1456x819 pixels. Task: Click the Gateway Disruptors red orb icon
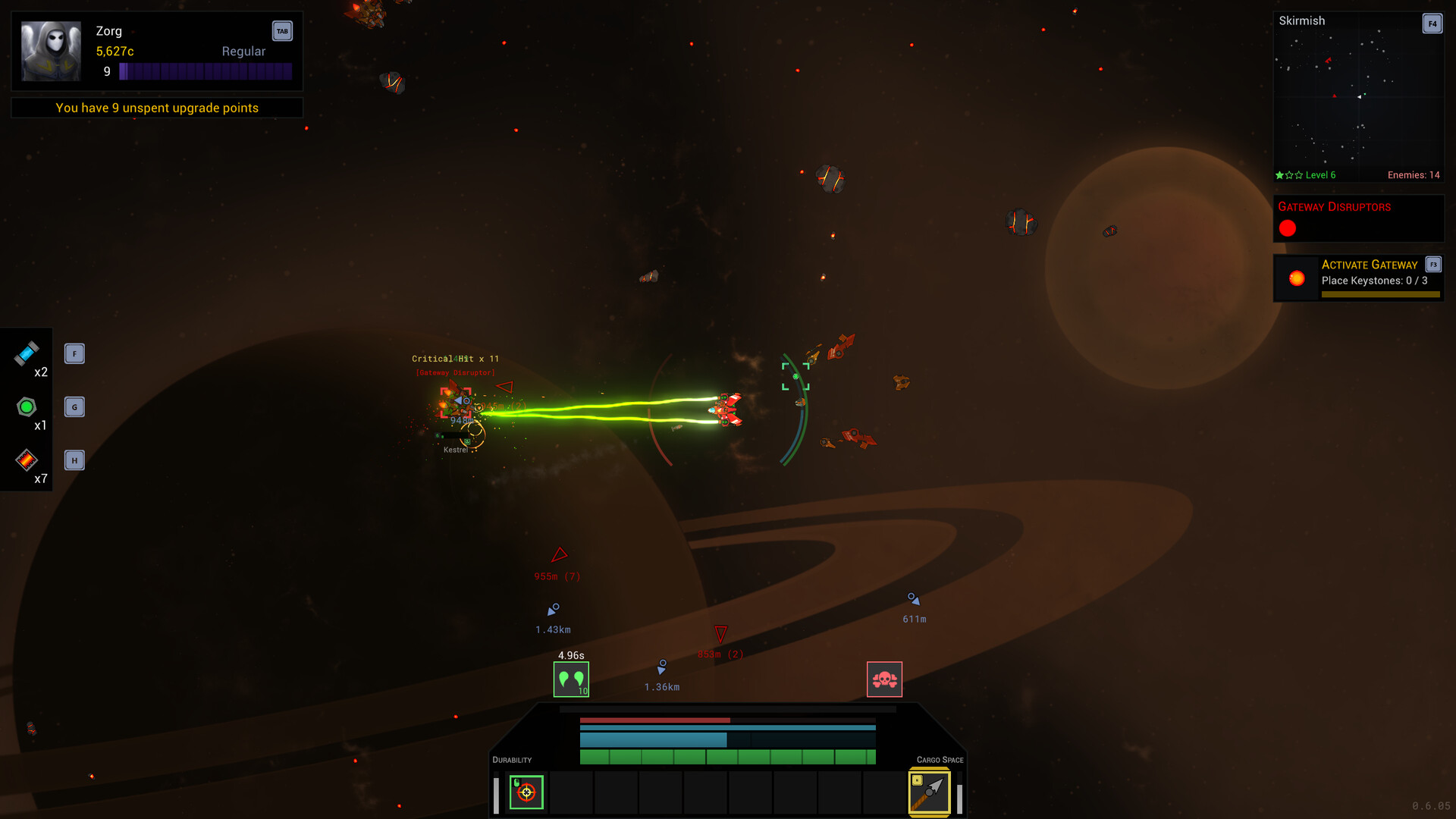1288,227
